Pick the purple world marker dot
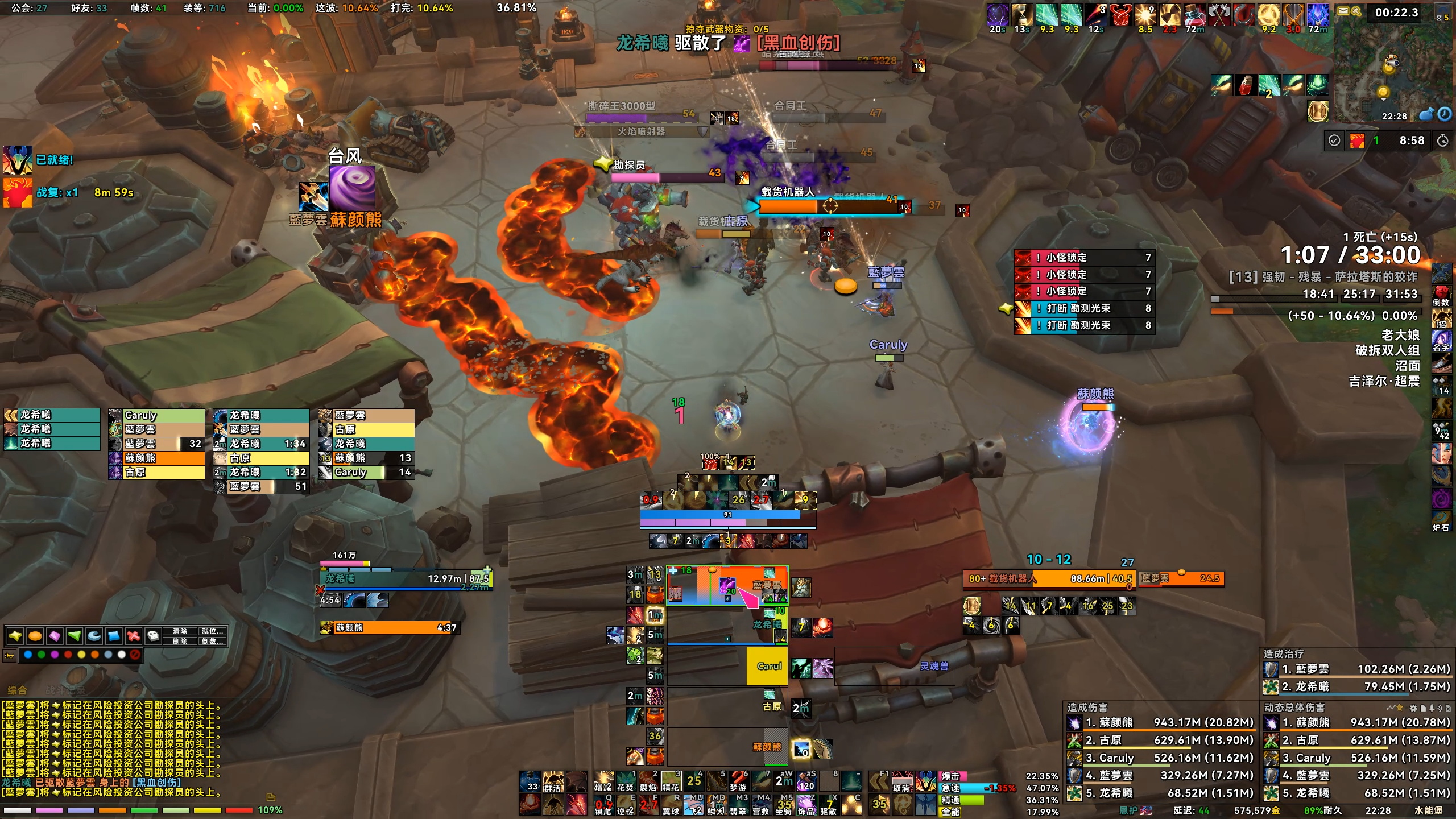The width and height of the screenshot is (1456, 819). pyautogui.click(x=55, y=655)
